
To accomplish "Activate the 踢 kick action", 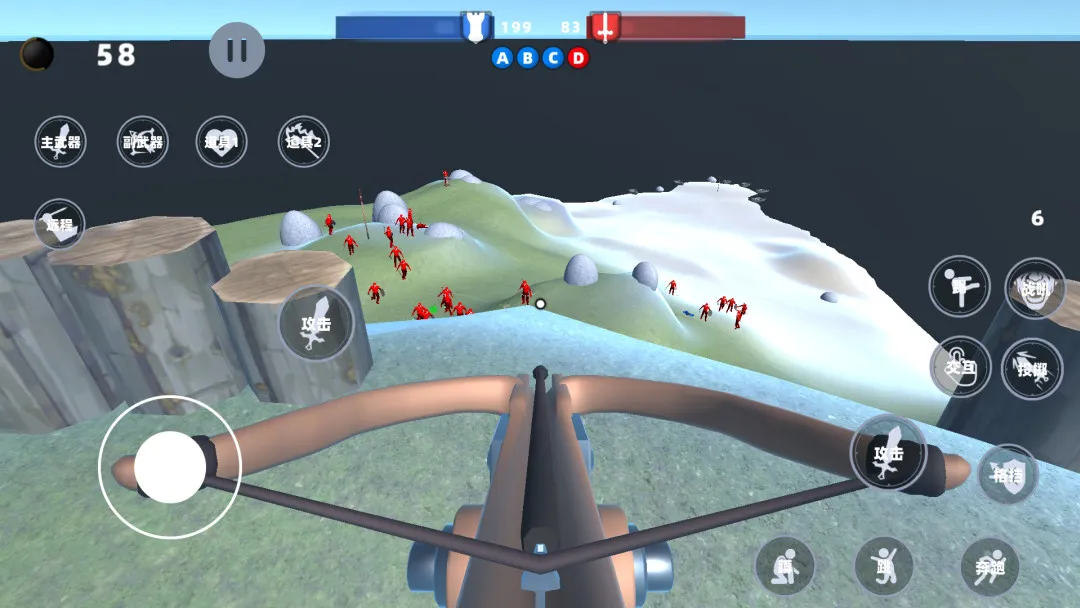I will click(x=959, y=286).
